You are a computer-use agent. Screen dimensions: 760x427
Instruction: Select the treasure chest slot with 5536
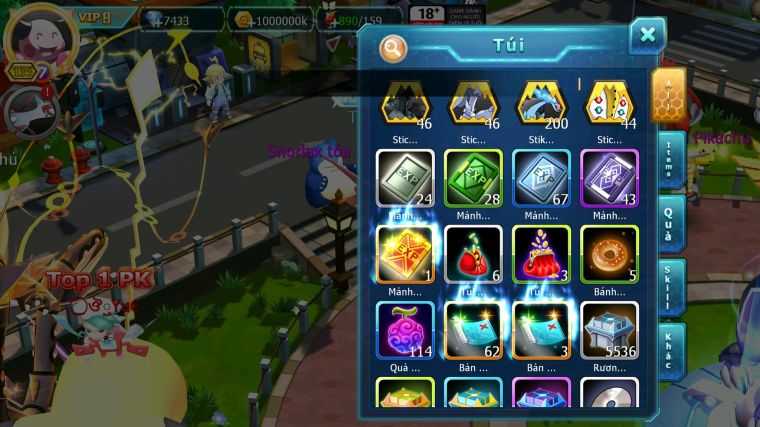(x=609, y=330)
